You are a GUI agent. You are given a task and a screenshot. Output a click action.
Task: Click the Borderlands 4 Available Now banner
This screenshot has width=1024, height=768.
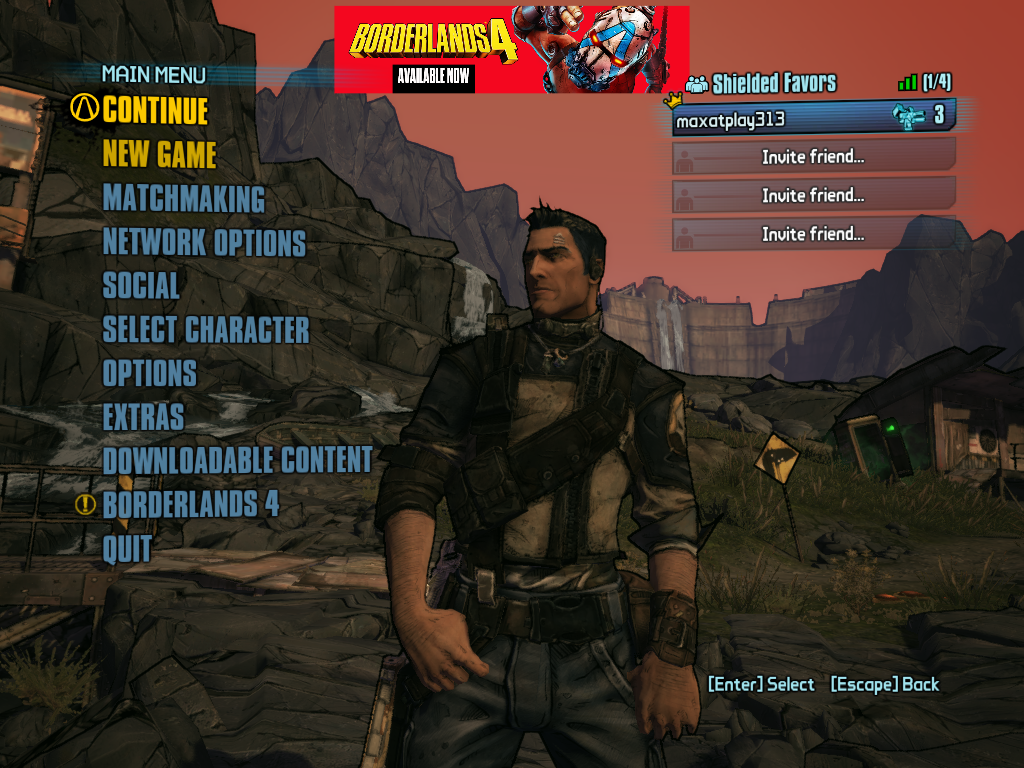tap(511, 49)
